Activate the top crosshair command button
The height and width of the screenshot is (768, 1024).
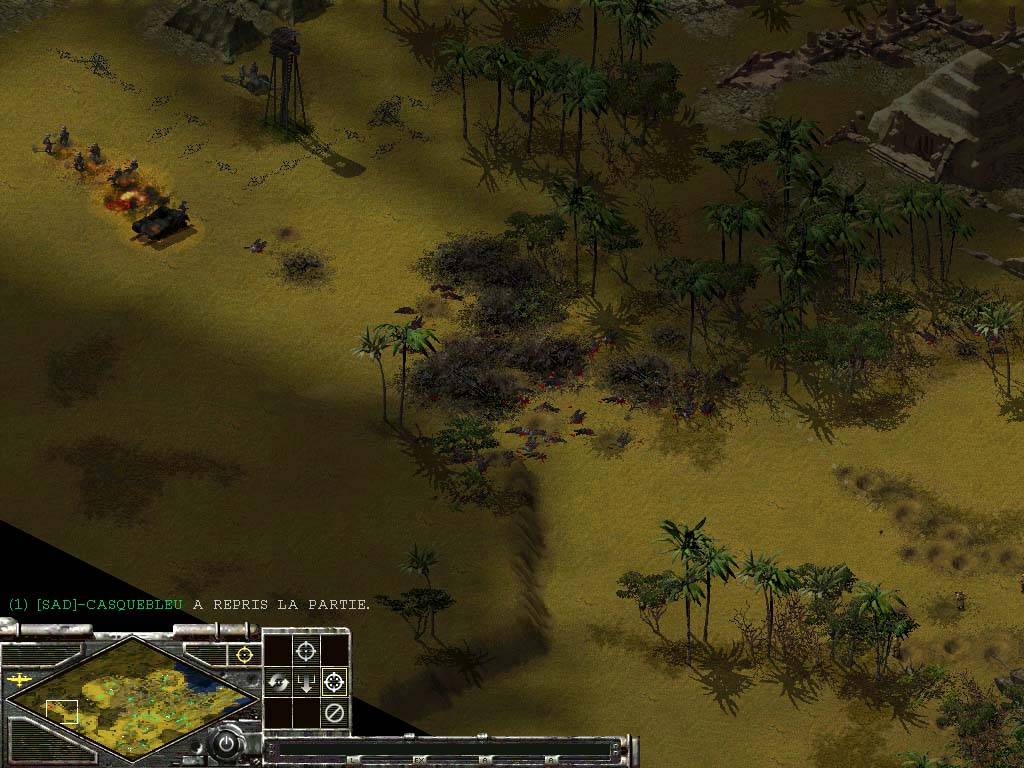(x=306, y=651)
